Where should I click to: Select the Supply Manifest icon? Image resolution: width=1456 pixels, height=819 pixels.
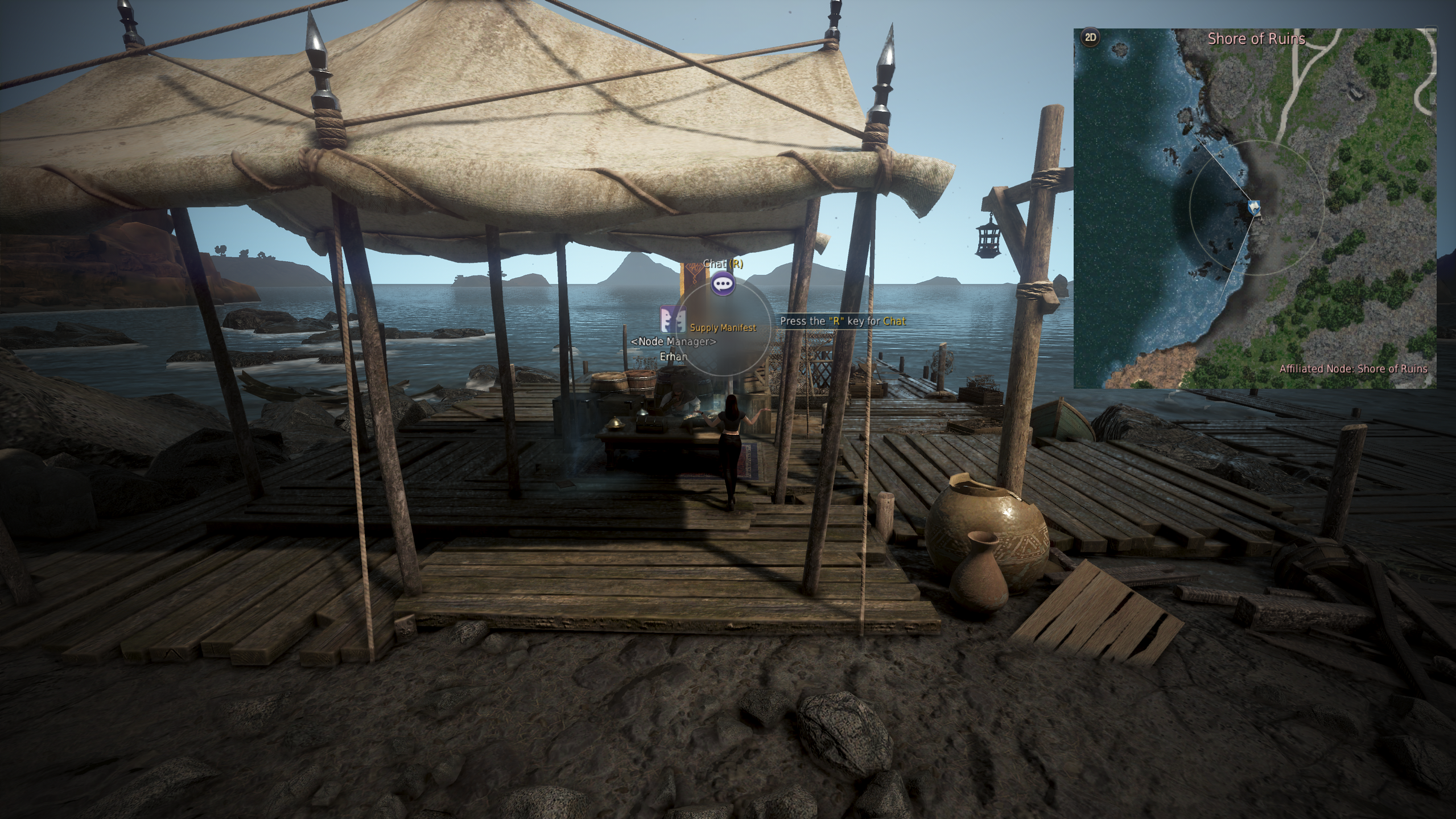click(x=673, y=319)
